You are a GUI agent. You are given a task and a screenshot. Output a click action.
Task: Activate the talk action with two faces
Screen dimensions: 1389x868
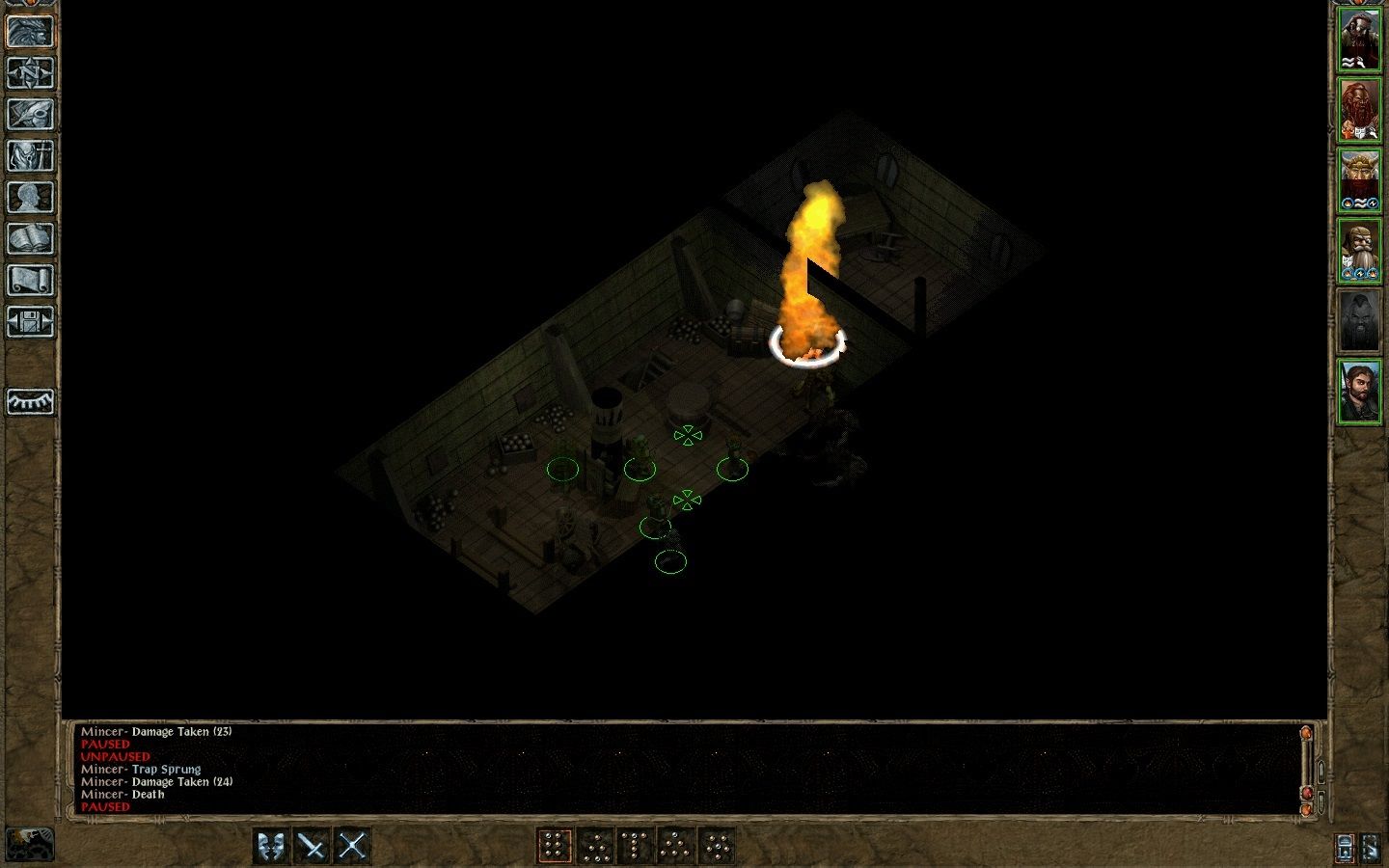271,847
